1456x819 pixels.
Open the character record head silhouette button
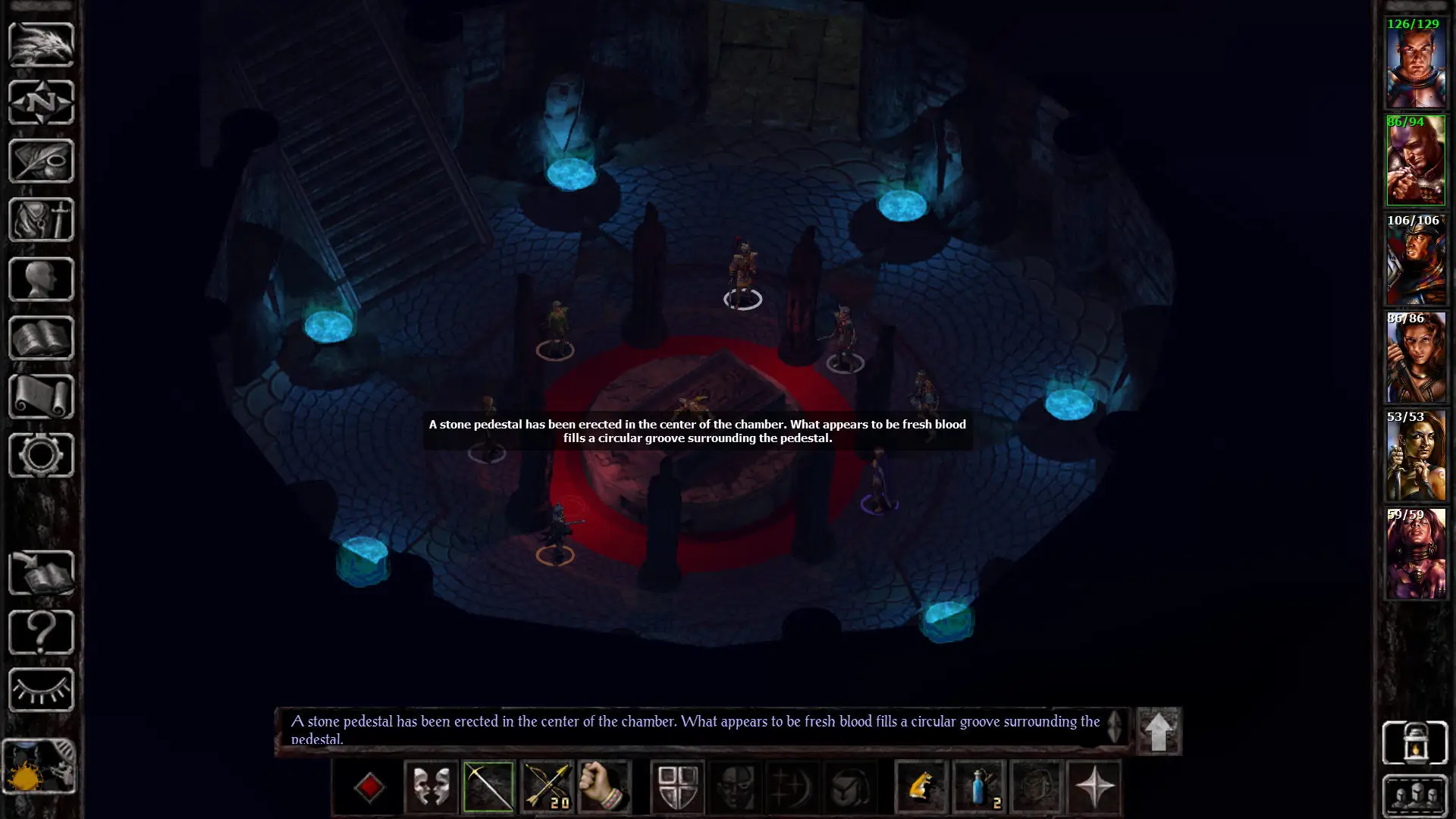coord(41,279)
